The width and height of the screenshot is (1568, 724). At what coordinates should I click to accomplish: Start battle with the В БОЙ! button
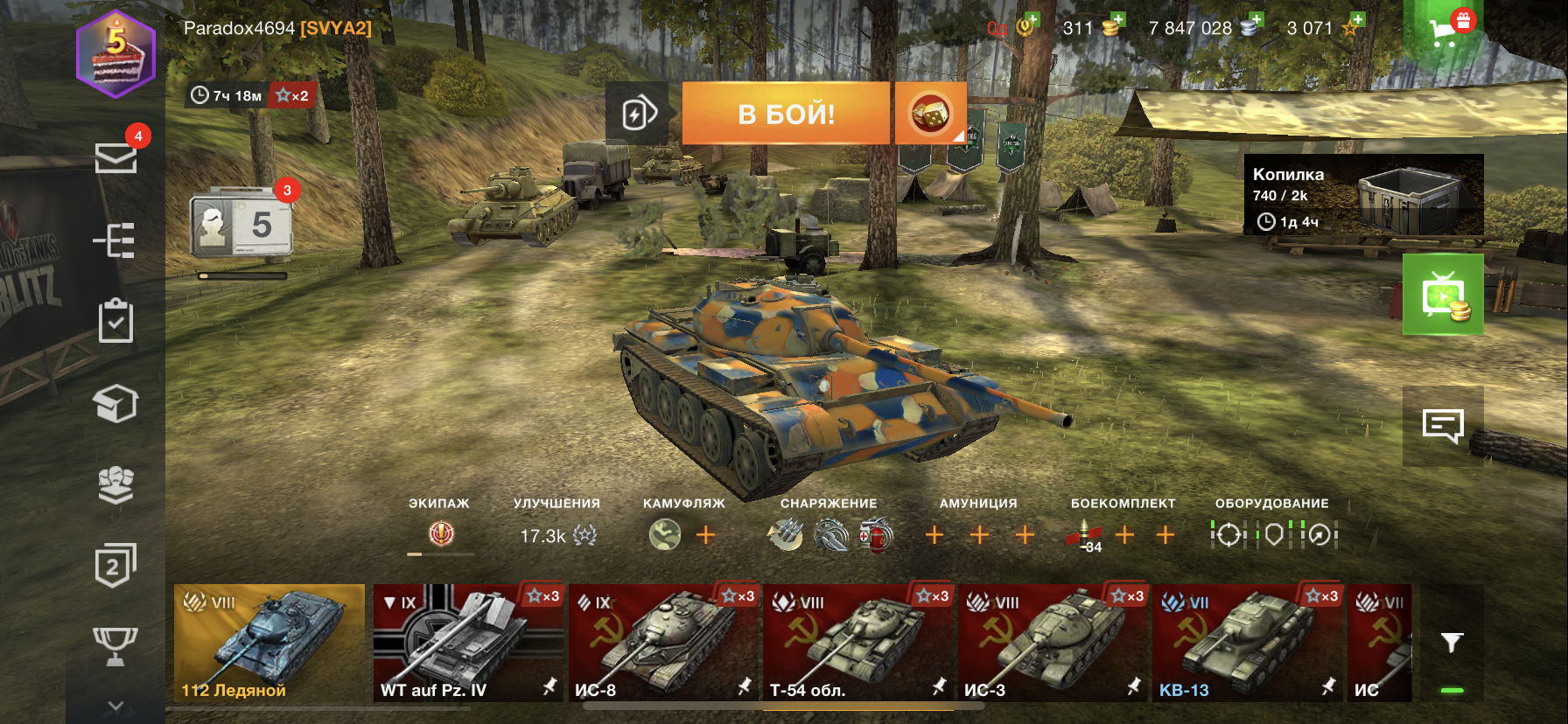click(x=786, y=114)
